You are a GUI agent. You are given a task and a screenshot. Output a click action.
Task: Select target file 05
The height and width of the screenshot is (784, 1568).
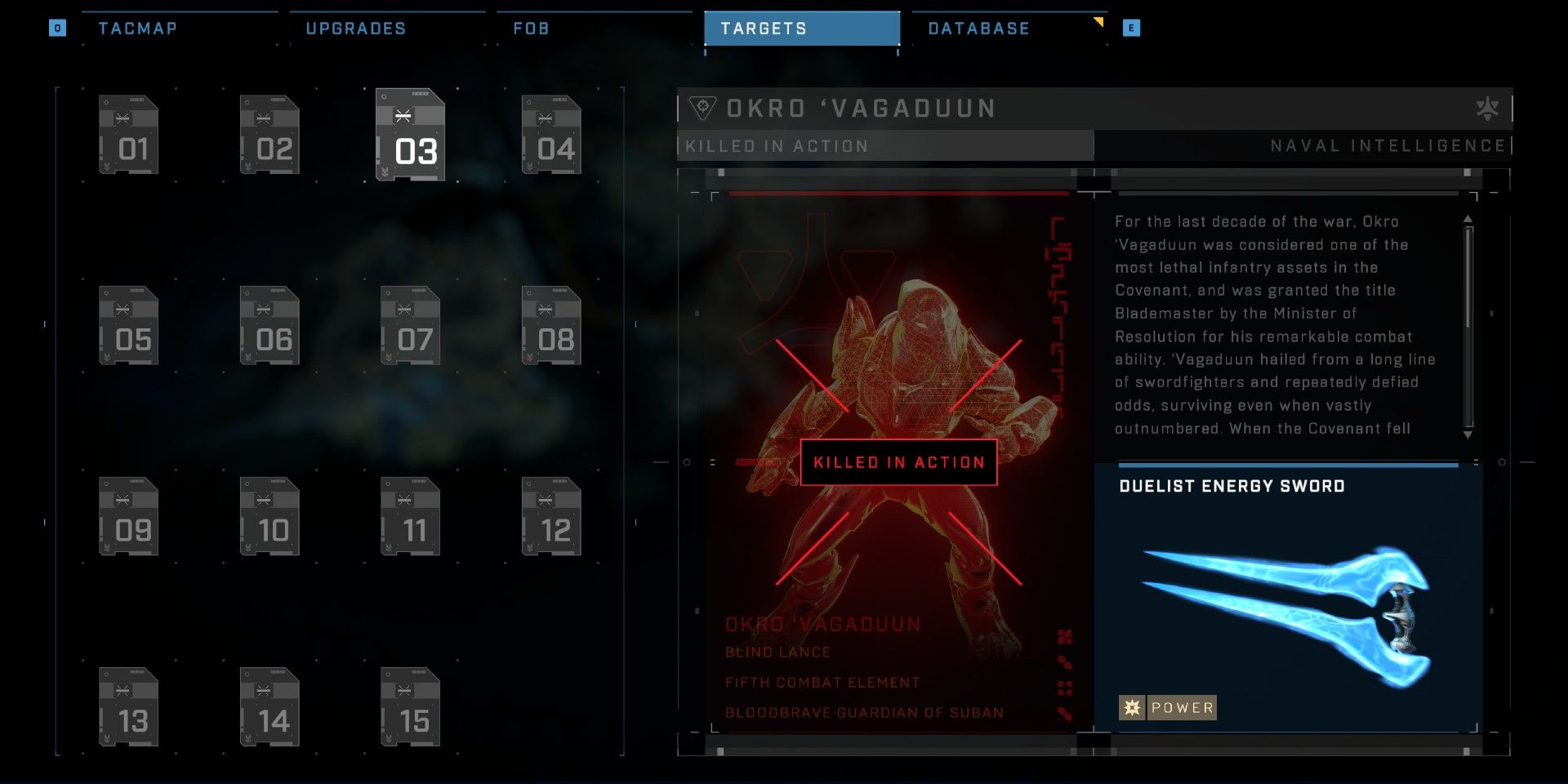point(128,325)
